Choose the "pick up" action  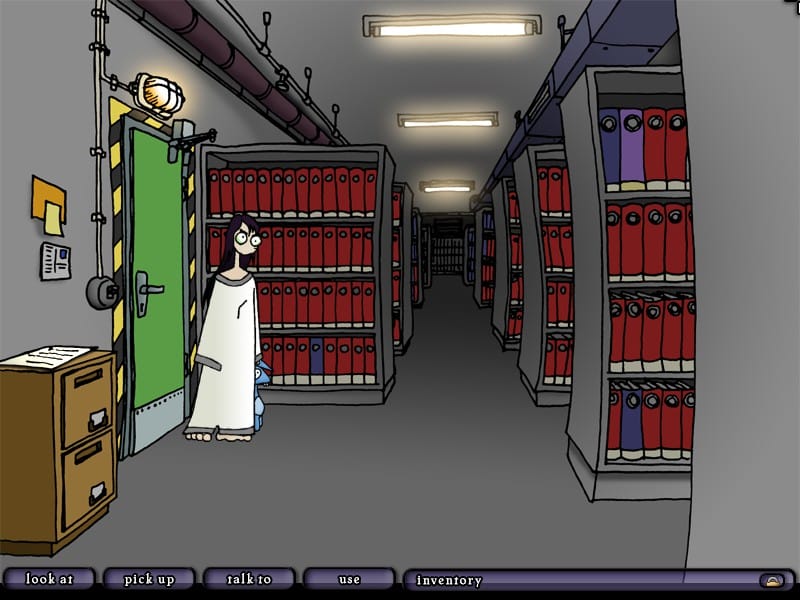(x=149, y=579)
